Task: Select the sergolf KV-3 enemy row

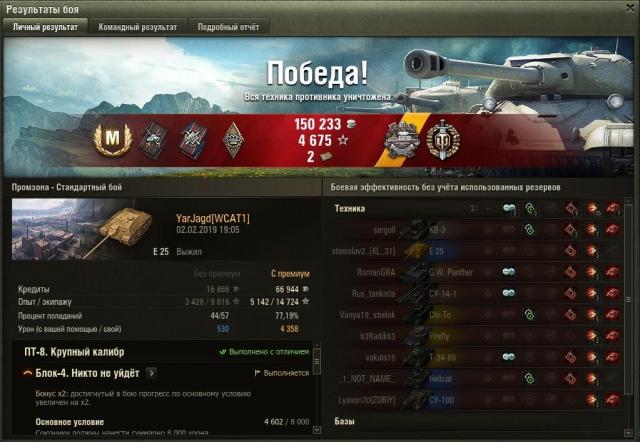Action: click(x=470, y=230)
